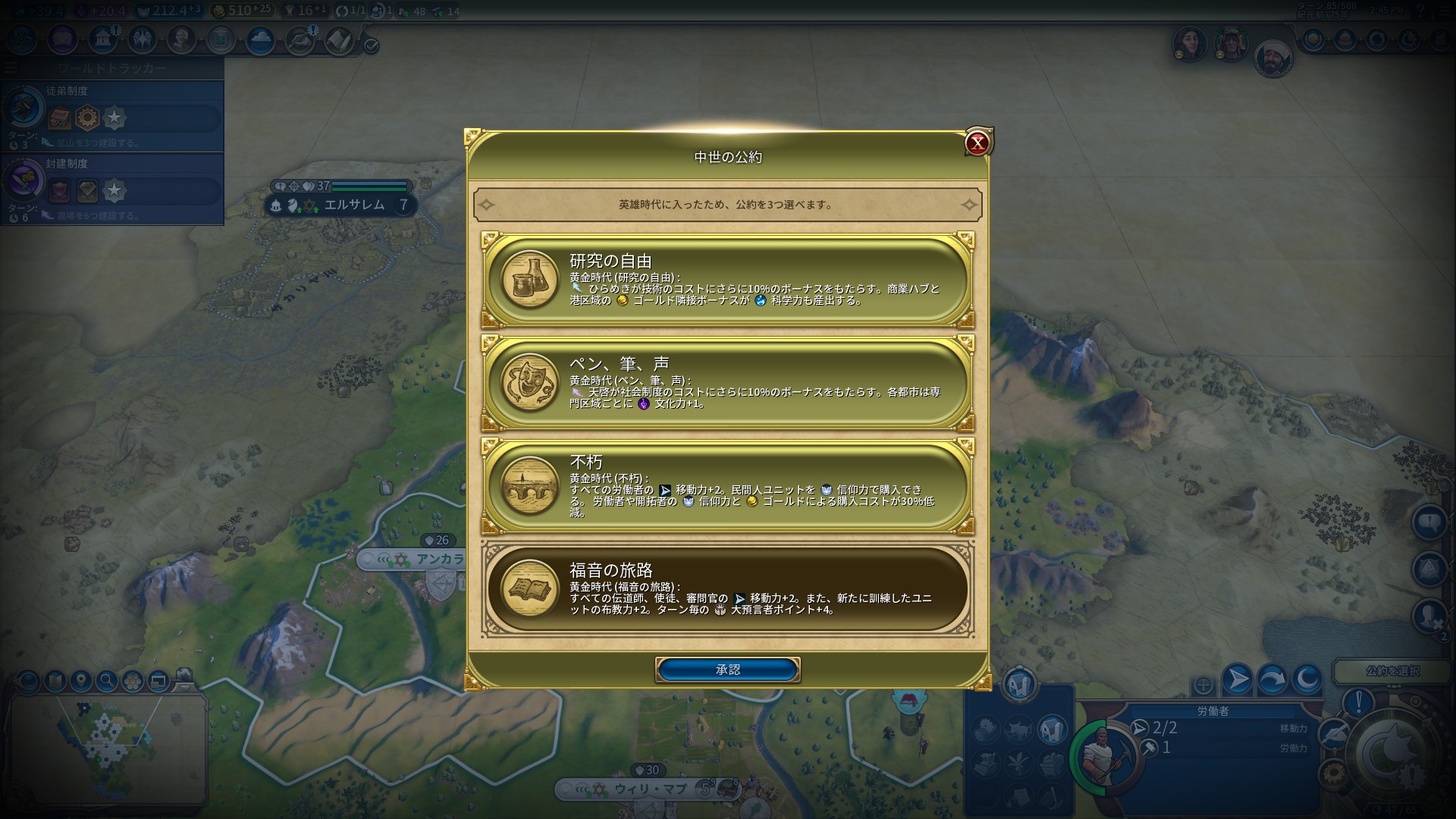Pick the 不朽 dedication option
This screenshot has height=819, width=1456.
click(728, 486)
